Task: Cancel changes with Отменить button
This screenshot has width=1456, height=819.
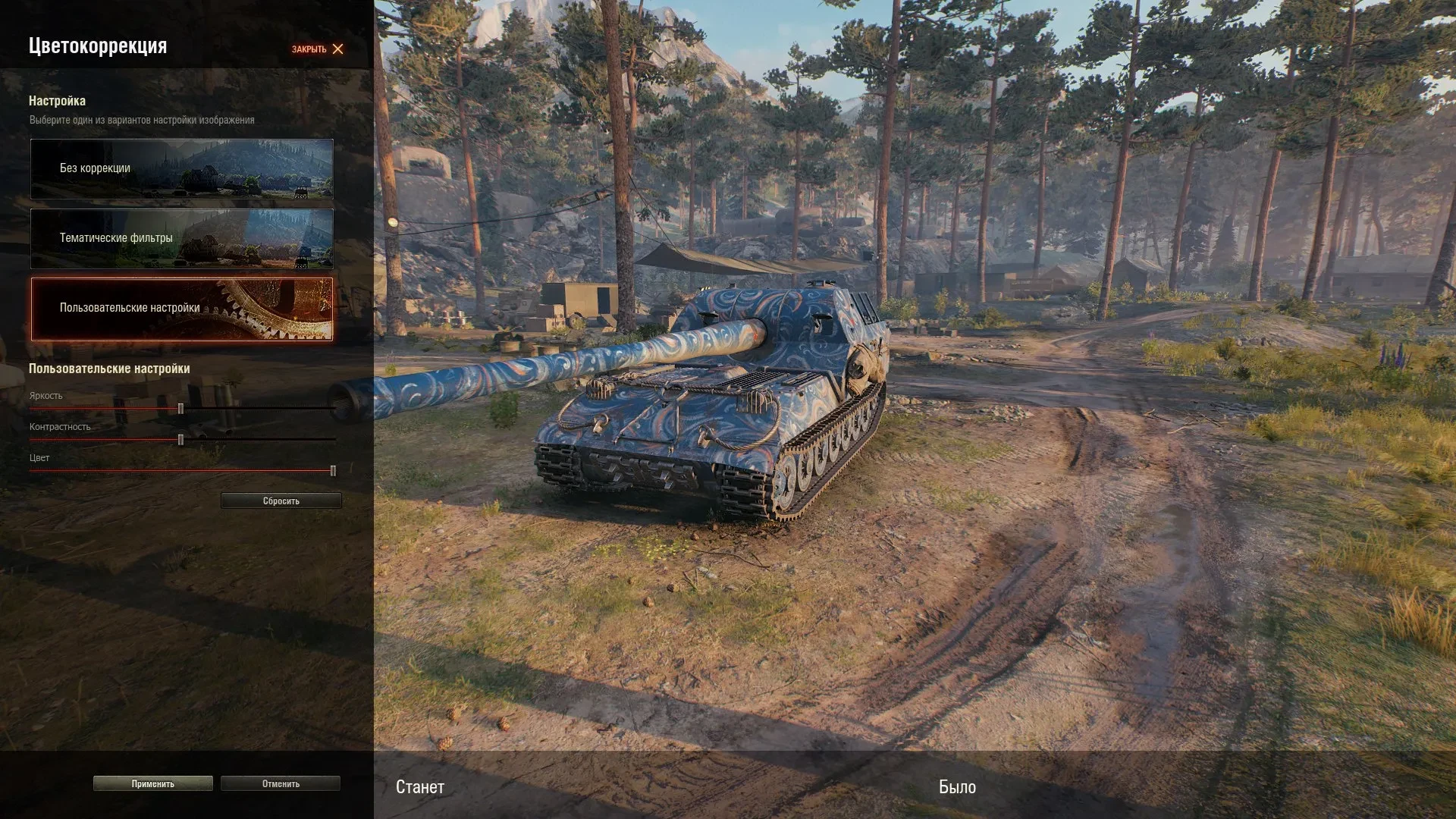Action: tap(281, 784)
